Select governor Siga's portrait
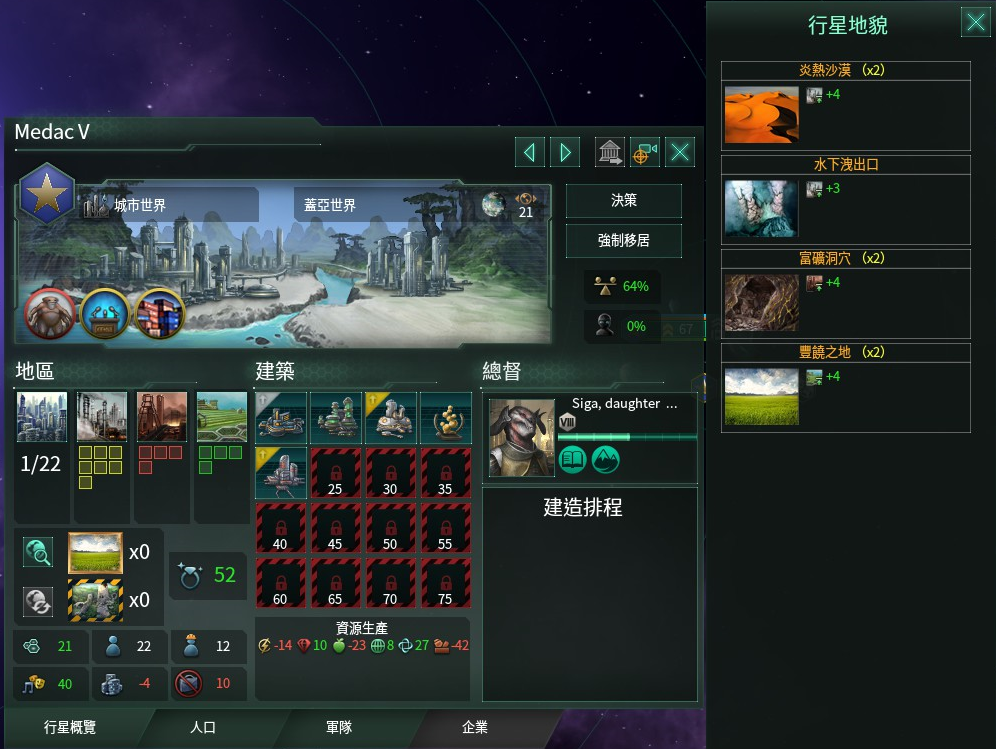Screen dimensions: 996x749 click(x=521, y=438)
